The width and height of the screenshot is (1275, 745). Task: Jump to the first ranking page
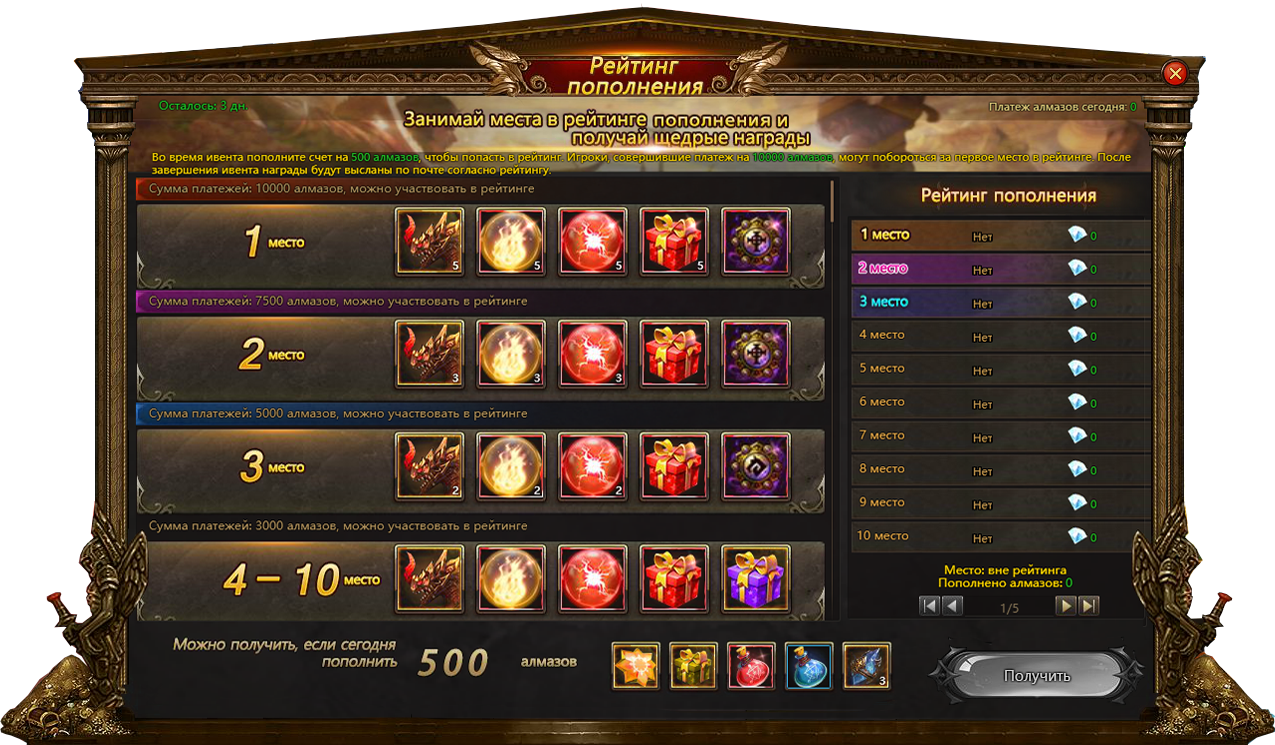tap(929, 606)
